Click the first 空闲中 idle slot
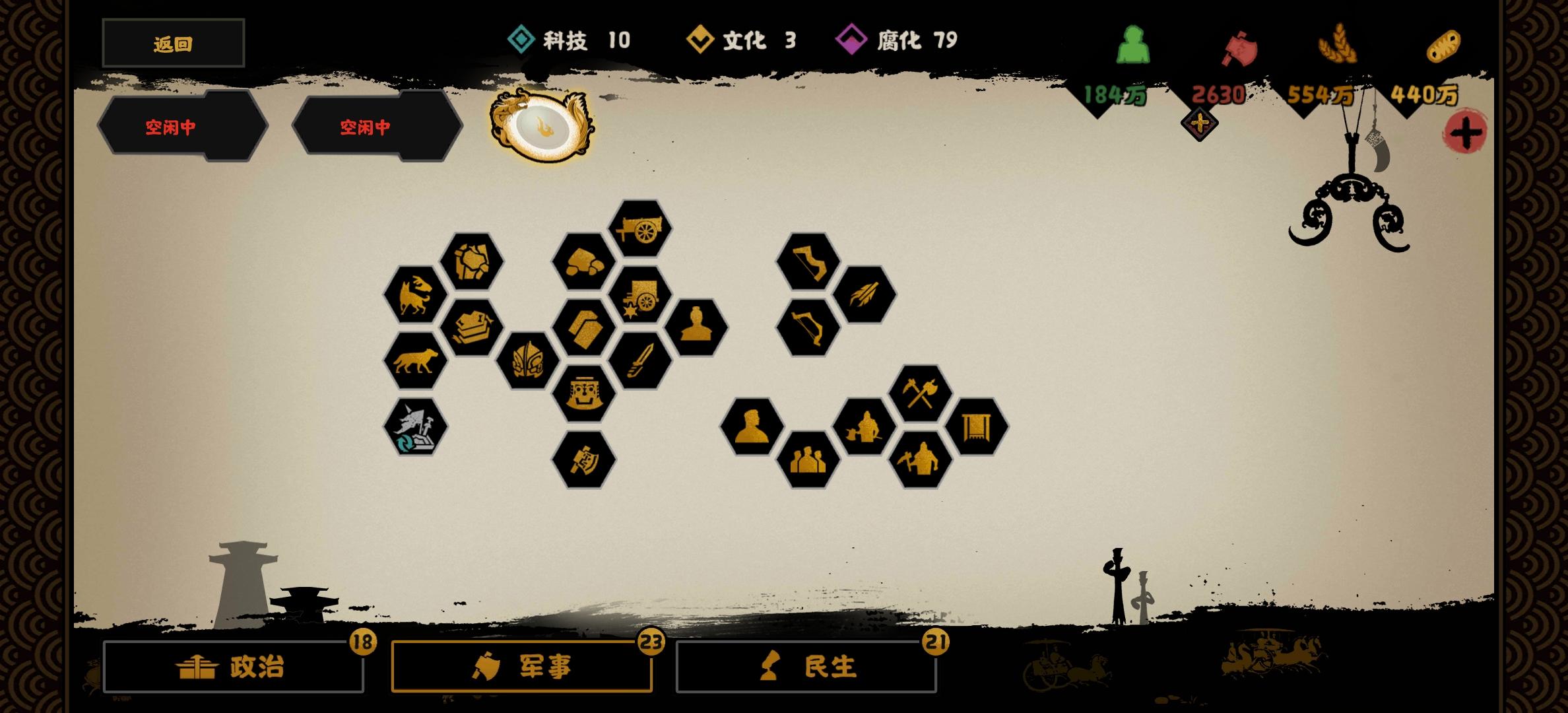1568x713 pixels. (172, 125)
